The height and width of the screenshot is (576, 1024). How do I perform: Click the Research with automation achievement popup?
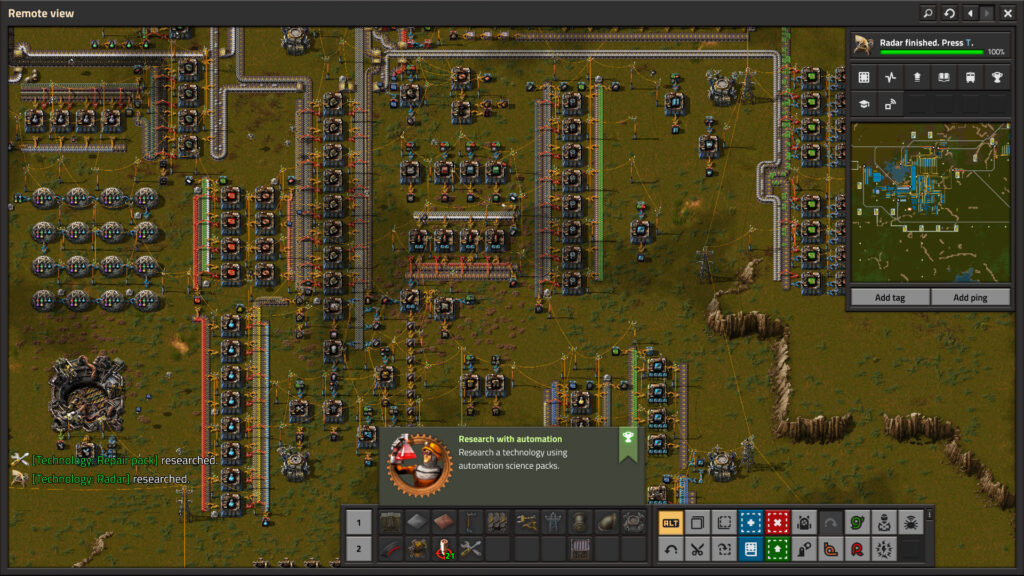tap(511, 465)
